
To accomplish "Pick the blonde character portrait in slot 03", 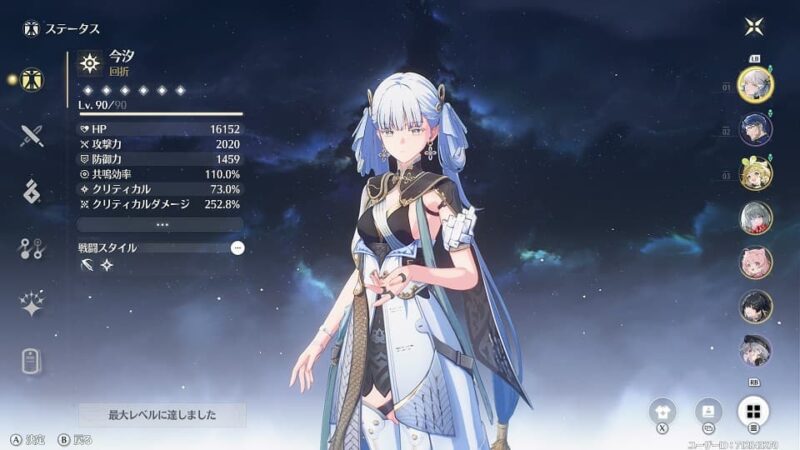I will pos(755,174).
